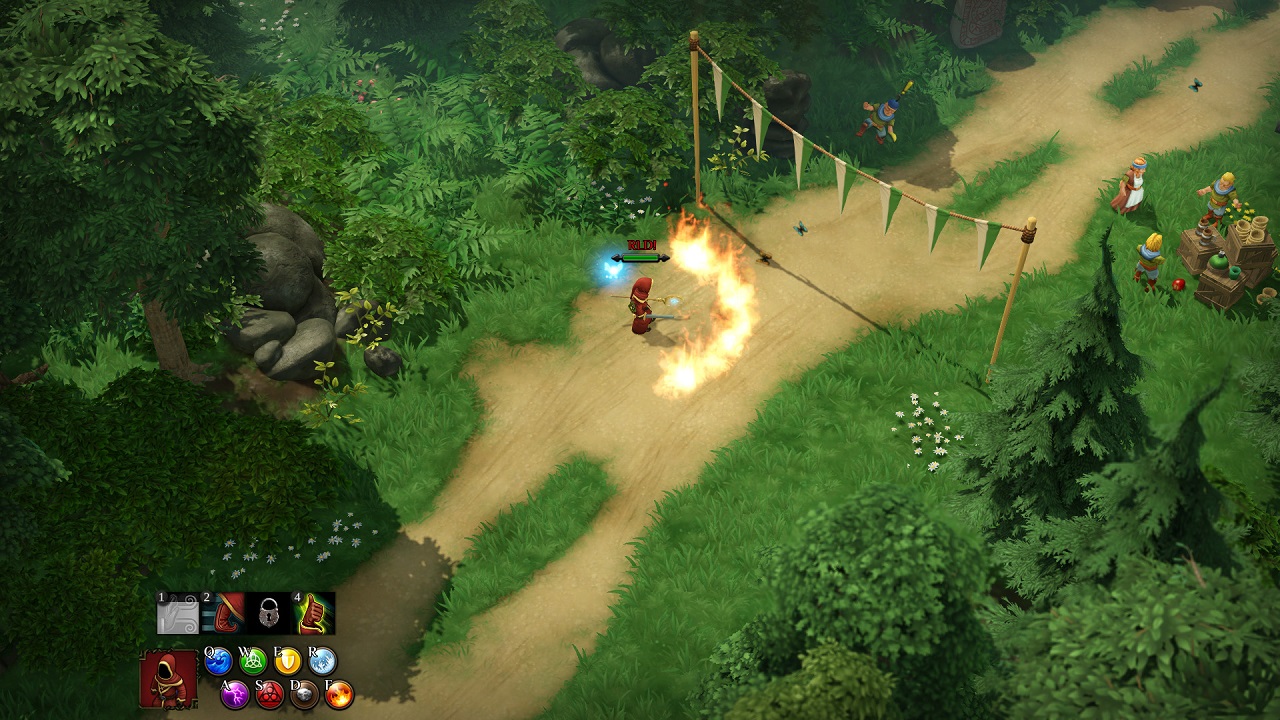Select the blue Water element orb
This screenshot has width=1280, height=720.
point(219,661)
